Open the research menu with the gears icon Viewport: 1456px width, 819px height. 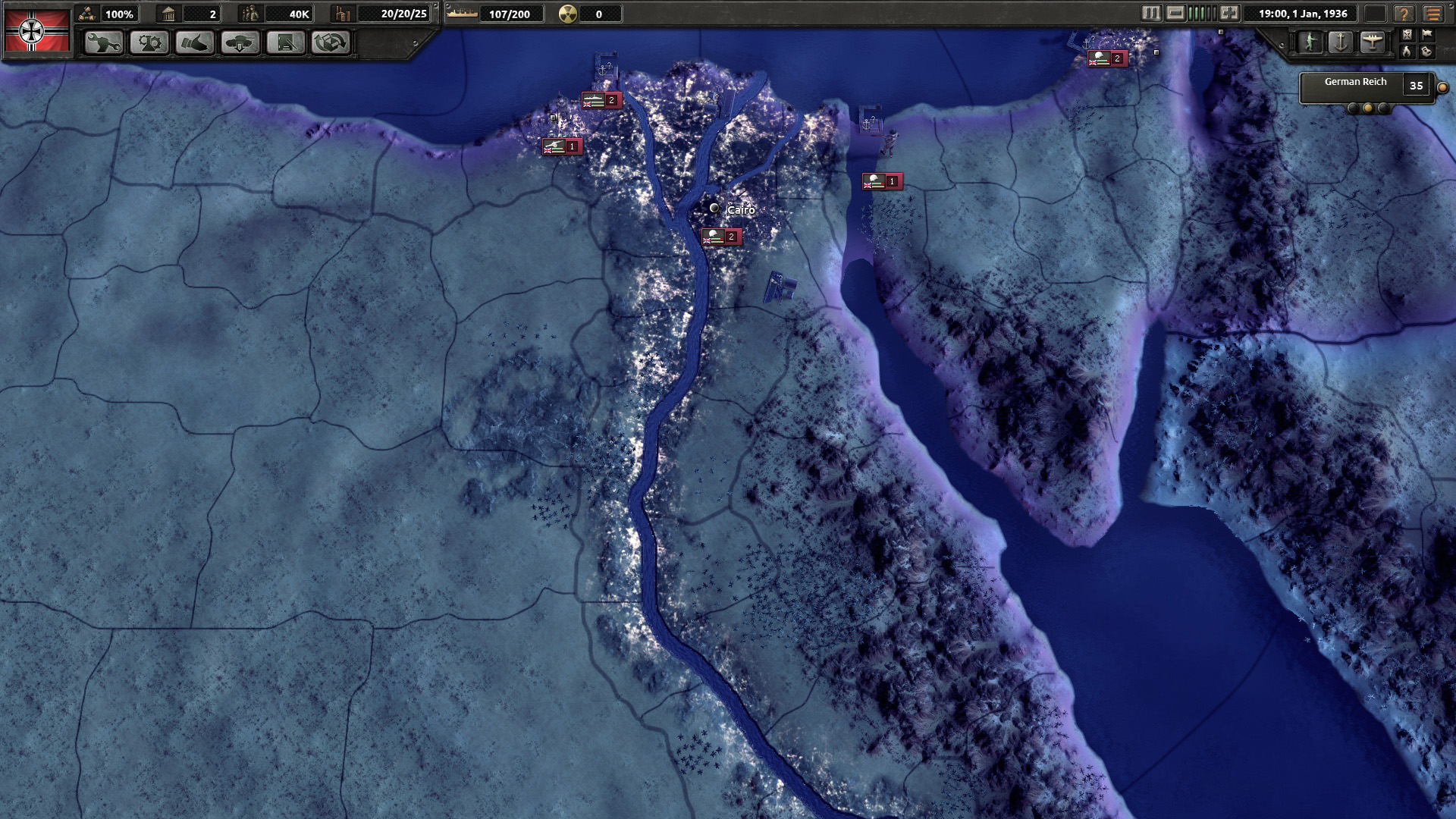point(149,42)
